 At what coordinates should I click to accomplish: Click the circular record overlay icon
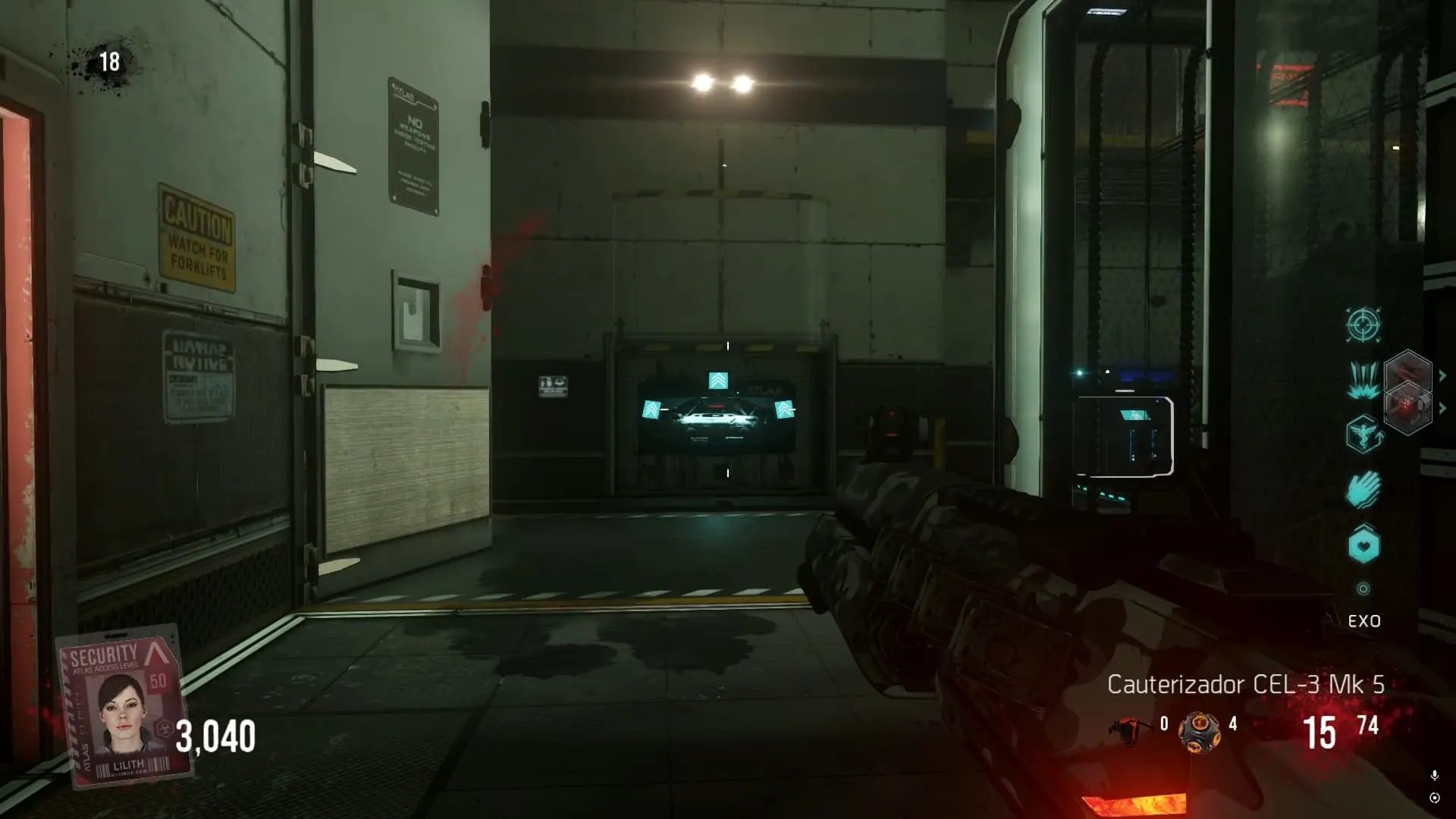click(x=1434, y=798)
